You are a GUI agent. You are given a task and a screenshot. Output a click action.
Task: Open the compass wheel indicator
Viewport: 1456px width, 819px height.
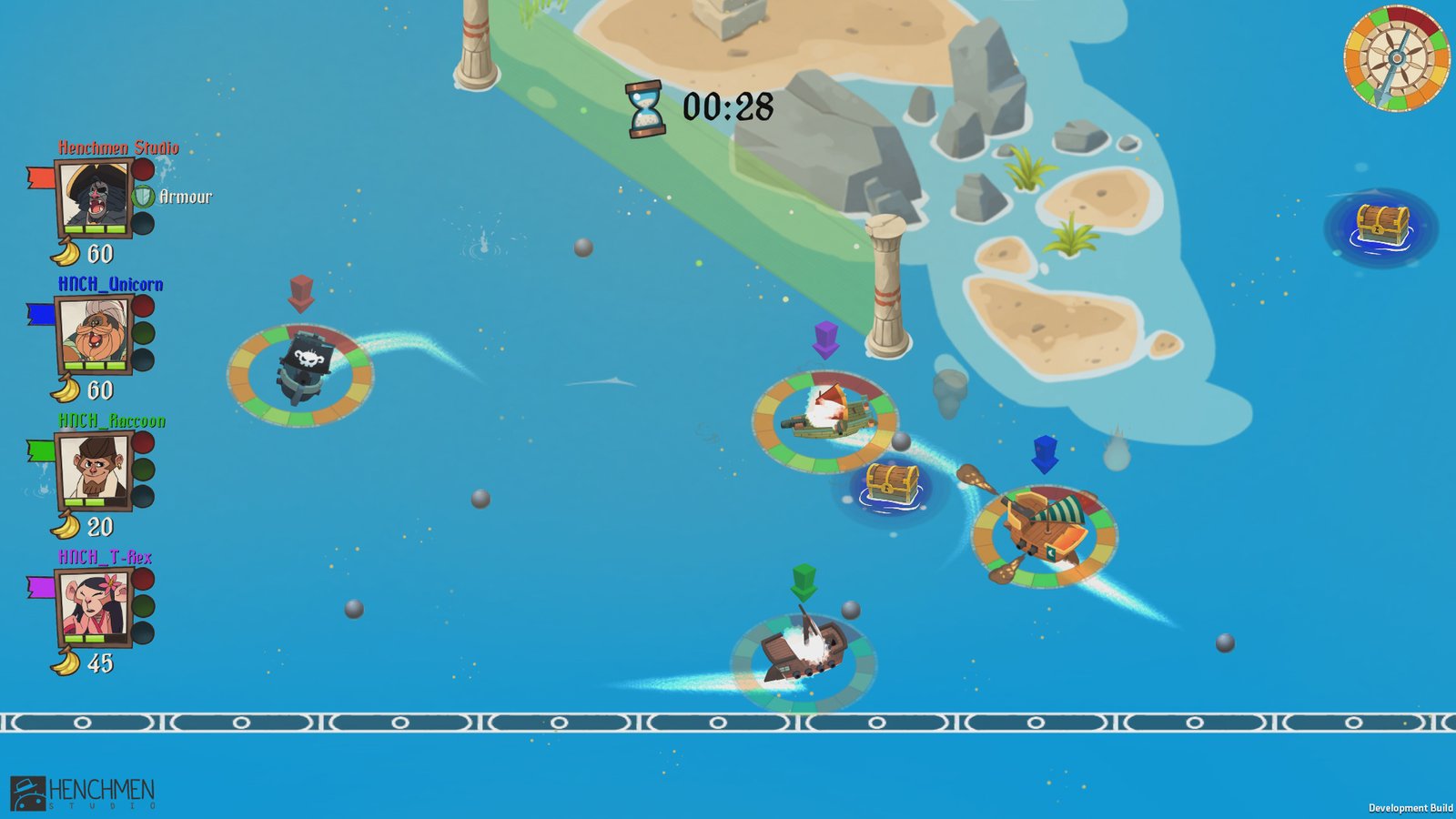point(1396,59)
